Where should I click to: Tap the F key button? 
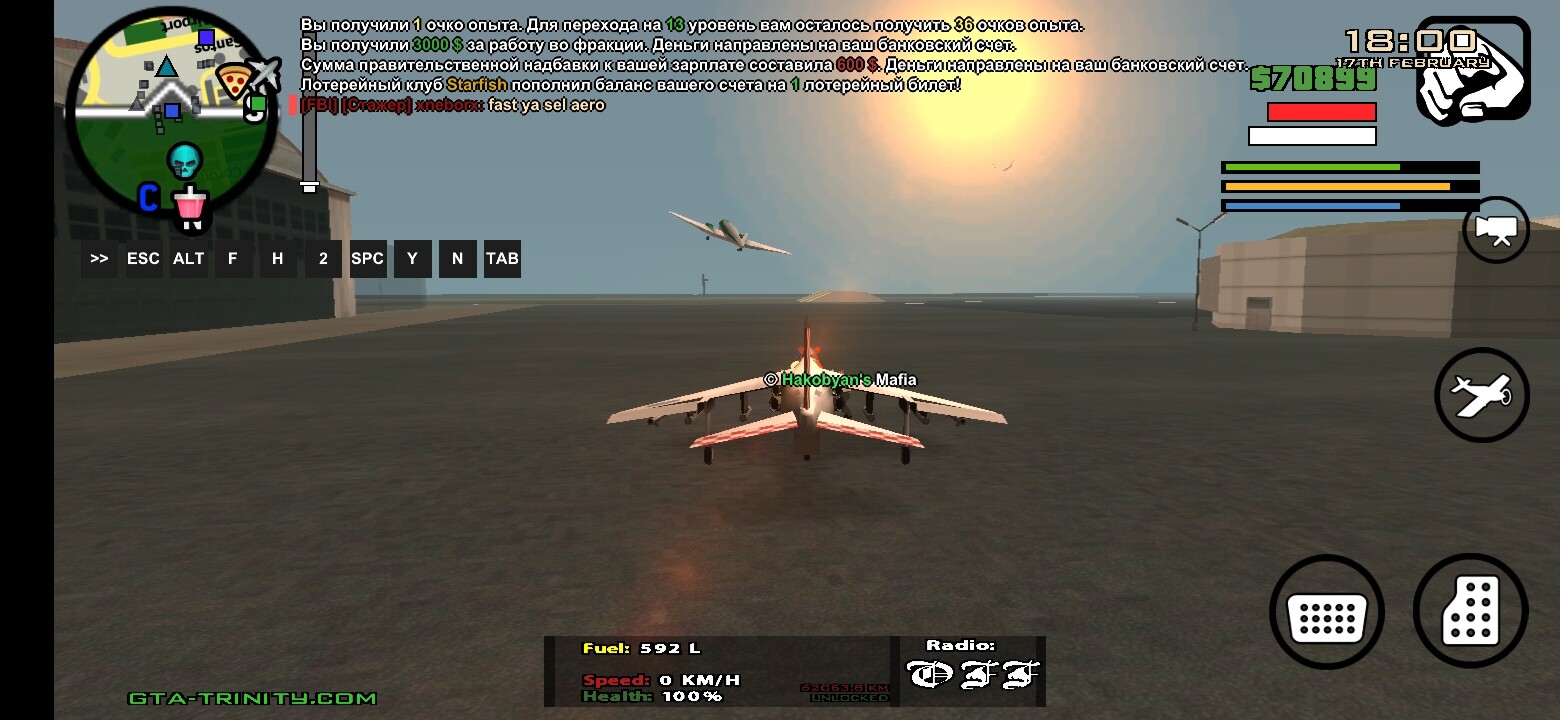pos(233,259)
